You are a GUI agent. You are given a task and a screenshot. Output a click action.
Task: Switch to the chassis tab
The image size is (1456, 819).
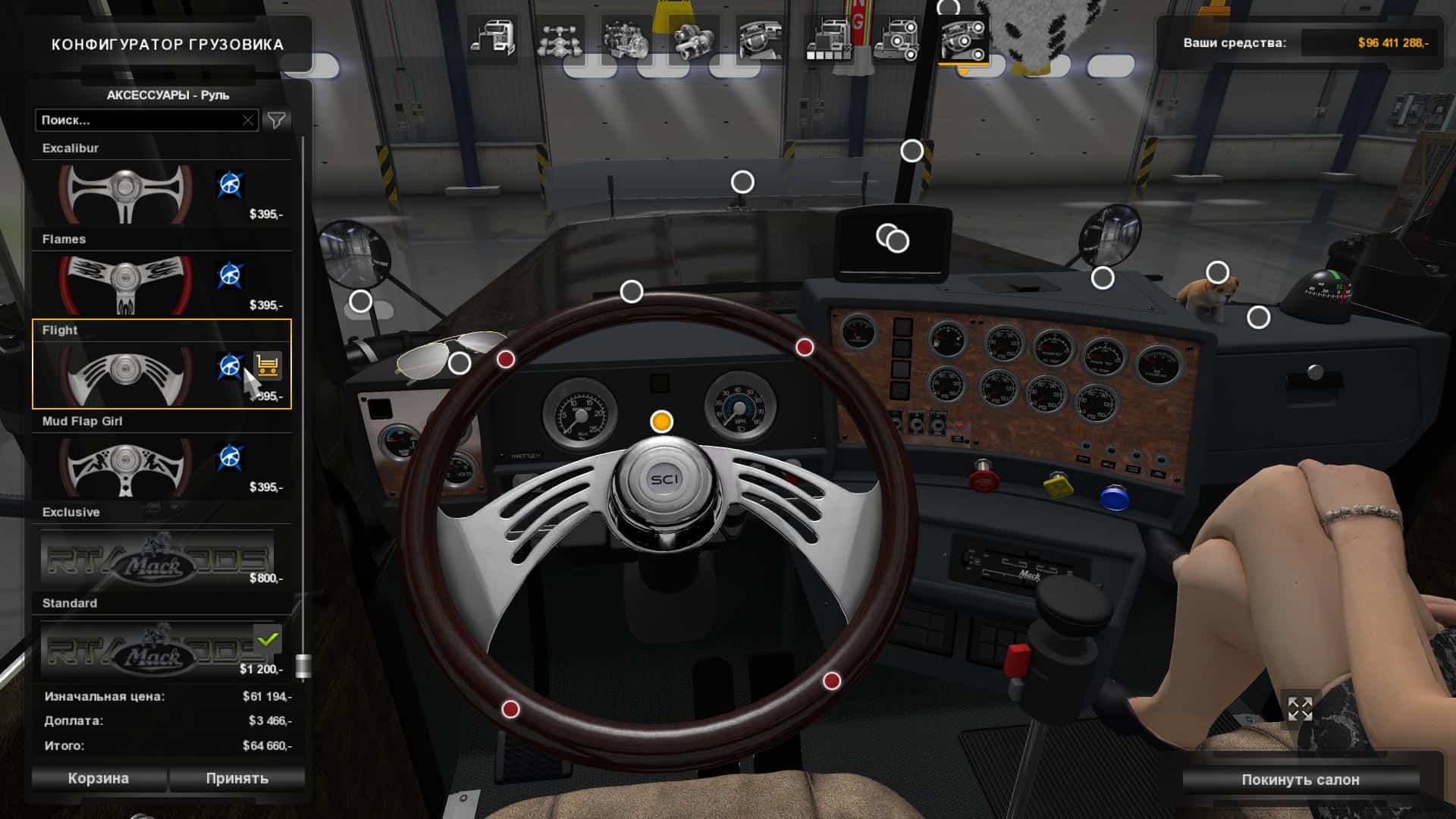click(x=559, y=38)
